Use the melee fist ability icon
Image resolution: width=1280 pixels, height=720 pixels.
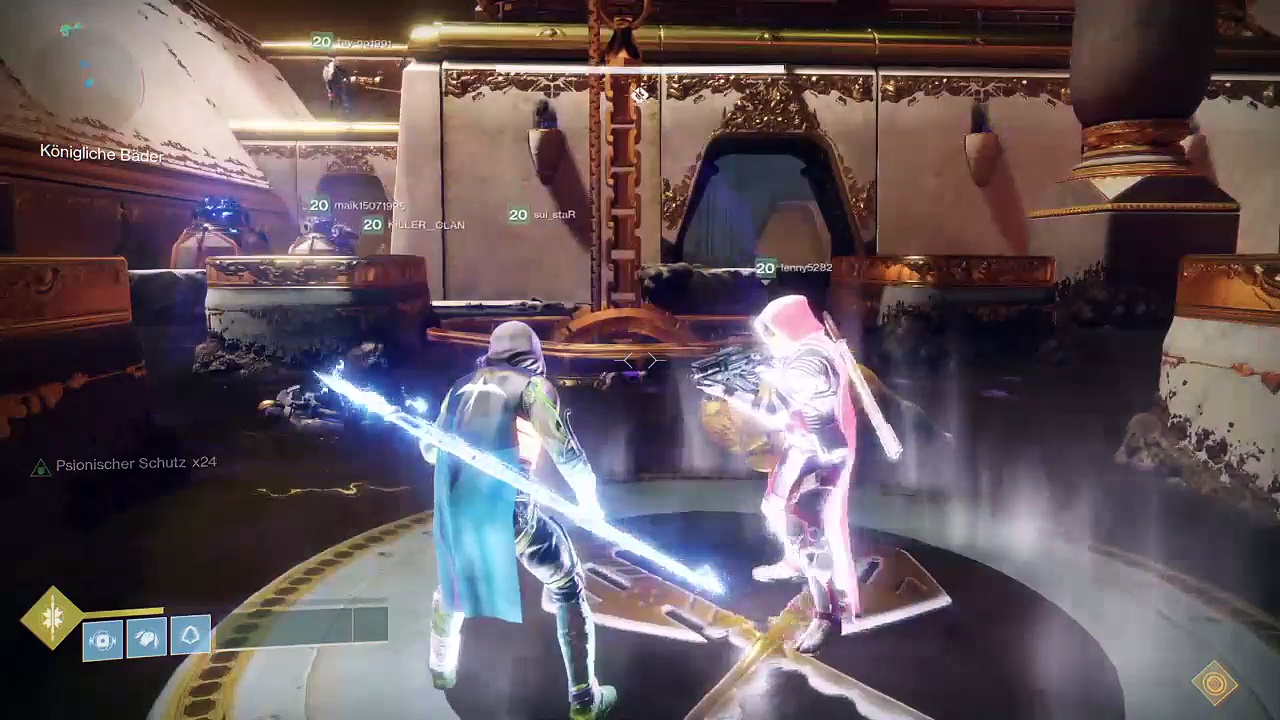point(147,637)
